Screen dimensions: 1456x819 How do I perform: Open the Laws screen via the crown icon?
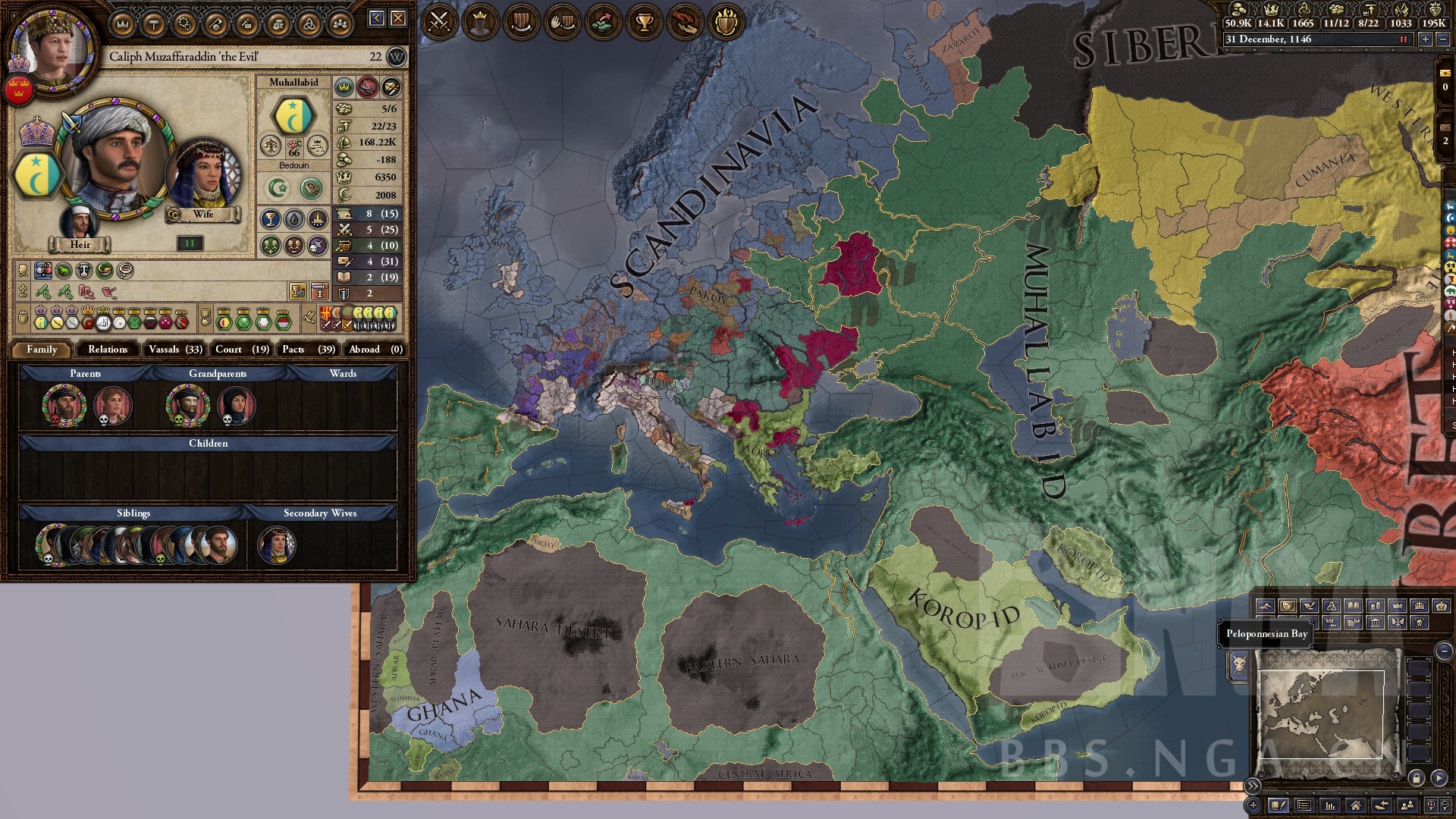[x=121, y=22]
